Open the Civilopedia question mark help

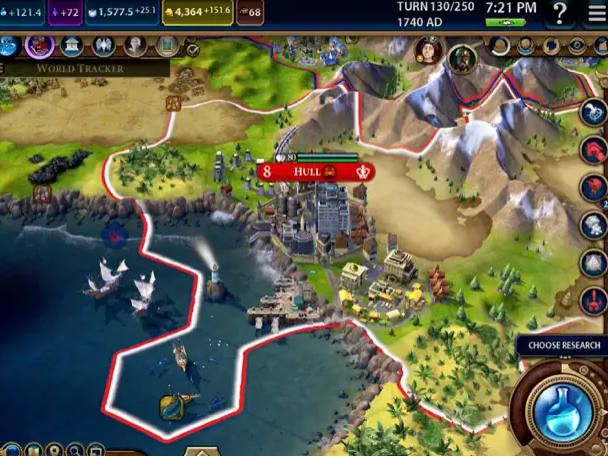561,13
